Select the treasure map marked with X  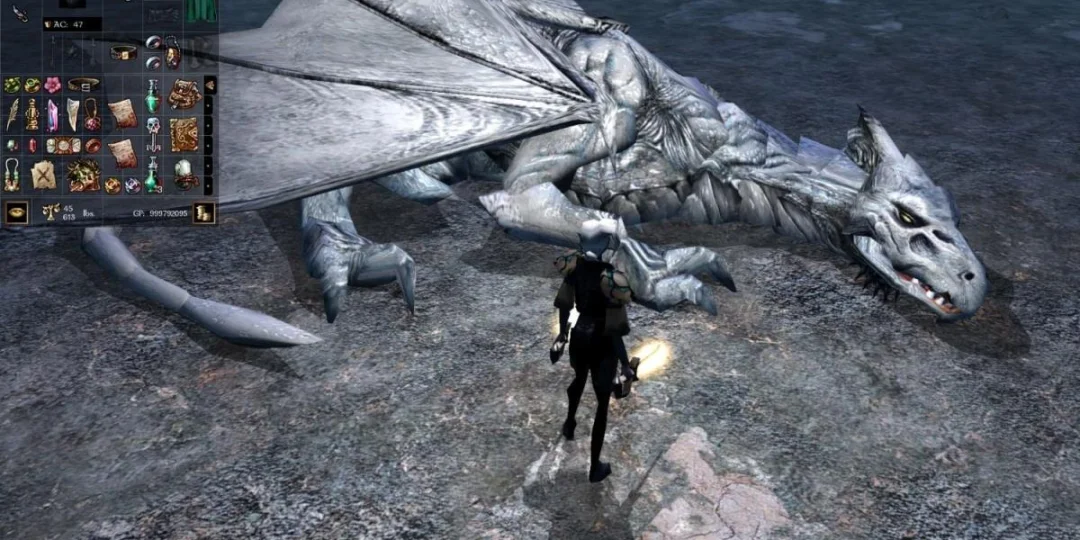point(43,175)
